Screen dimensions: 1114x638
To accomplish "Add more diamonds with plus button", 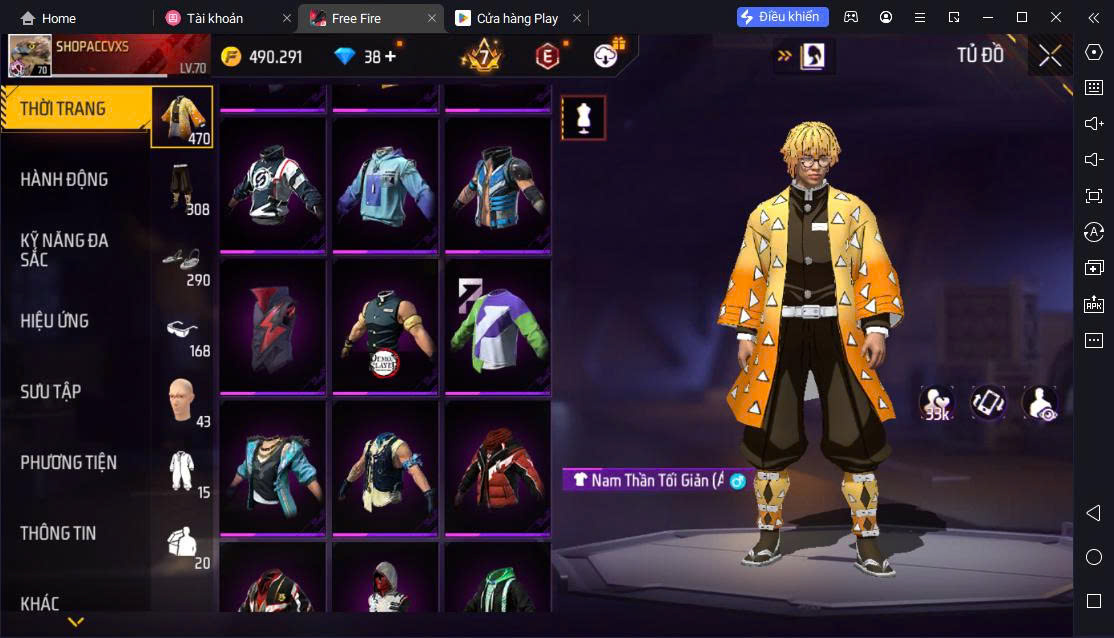I will (390, 57).
